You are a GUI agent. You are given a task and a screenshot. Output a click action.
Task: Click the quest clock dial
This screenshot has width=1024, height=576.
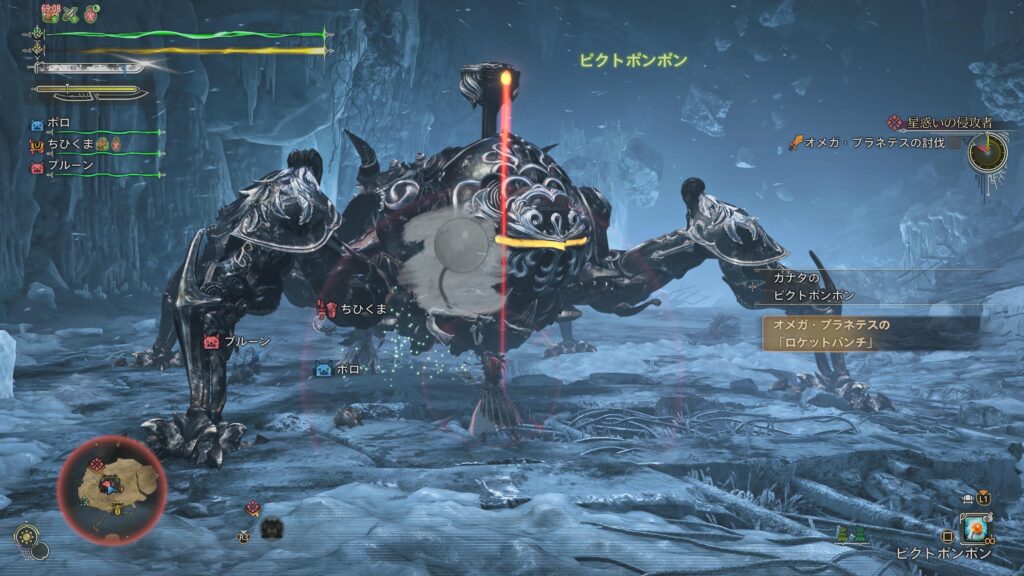click(x=987, y=151)
